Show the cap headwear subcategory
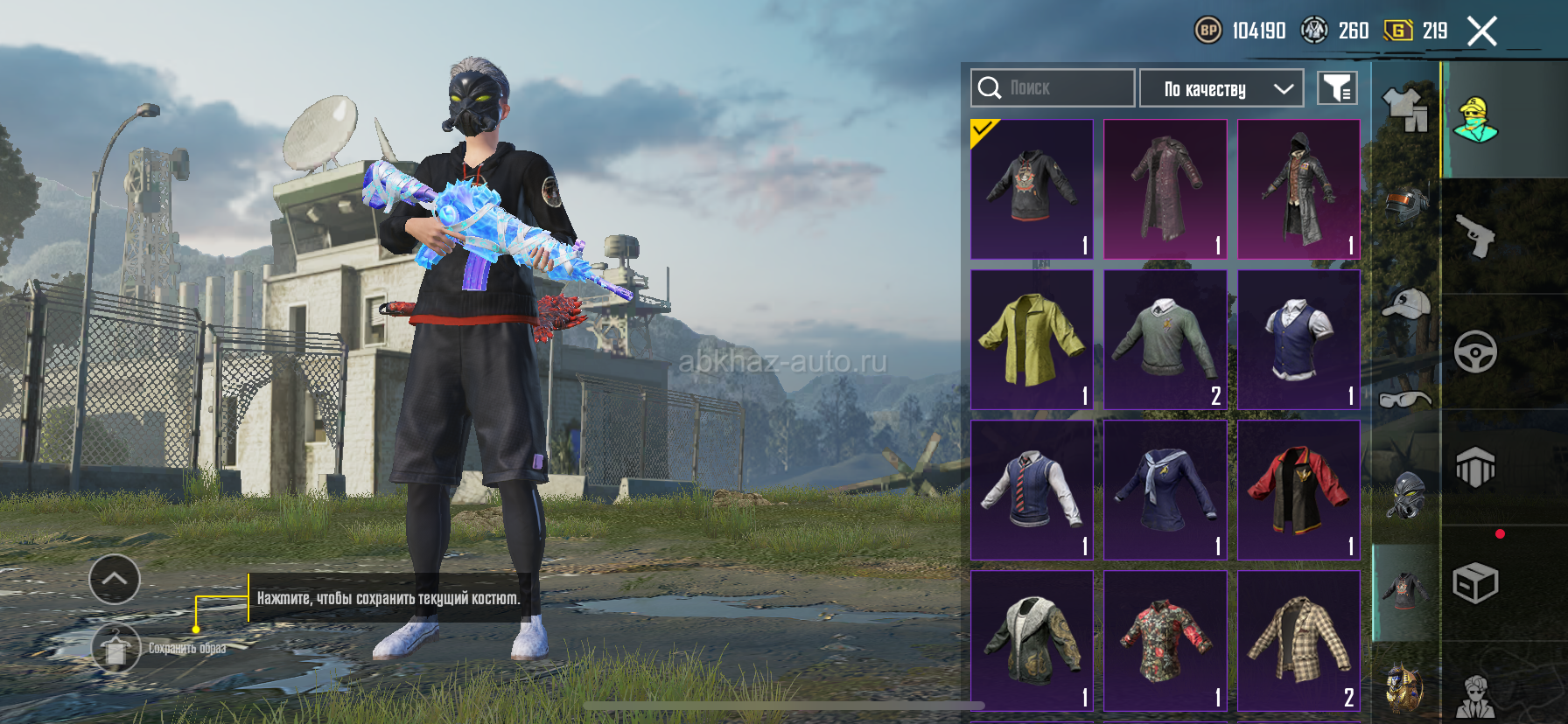 click(1405, 303)
